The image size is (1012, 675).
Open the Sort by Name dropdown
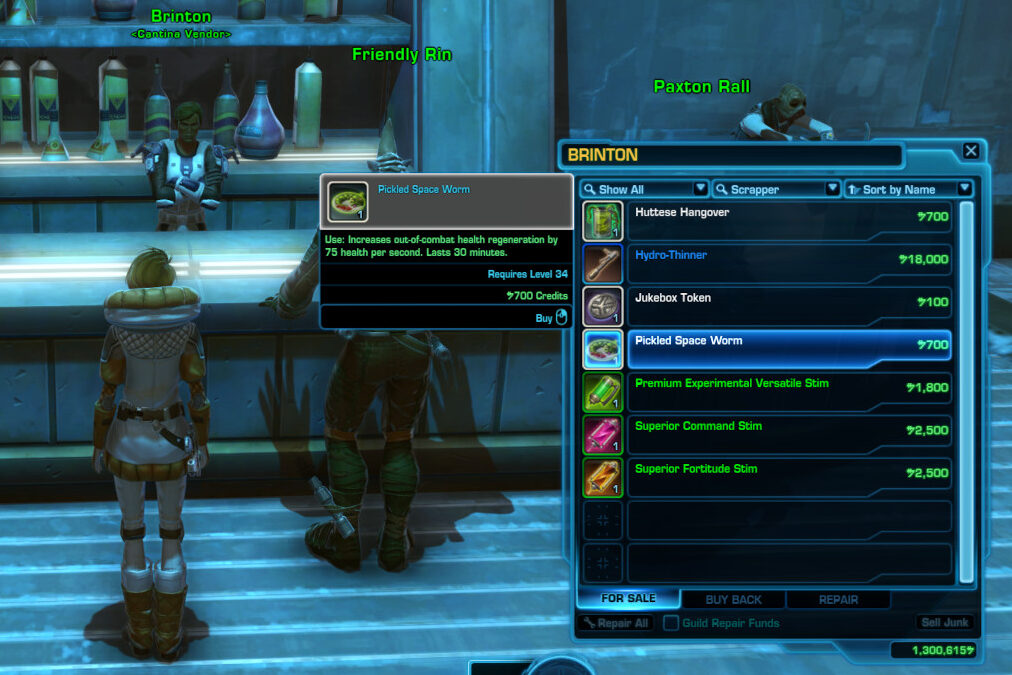[x=908, y=189]
